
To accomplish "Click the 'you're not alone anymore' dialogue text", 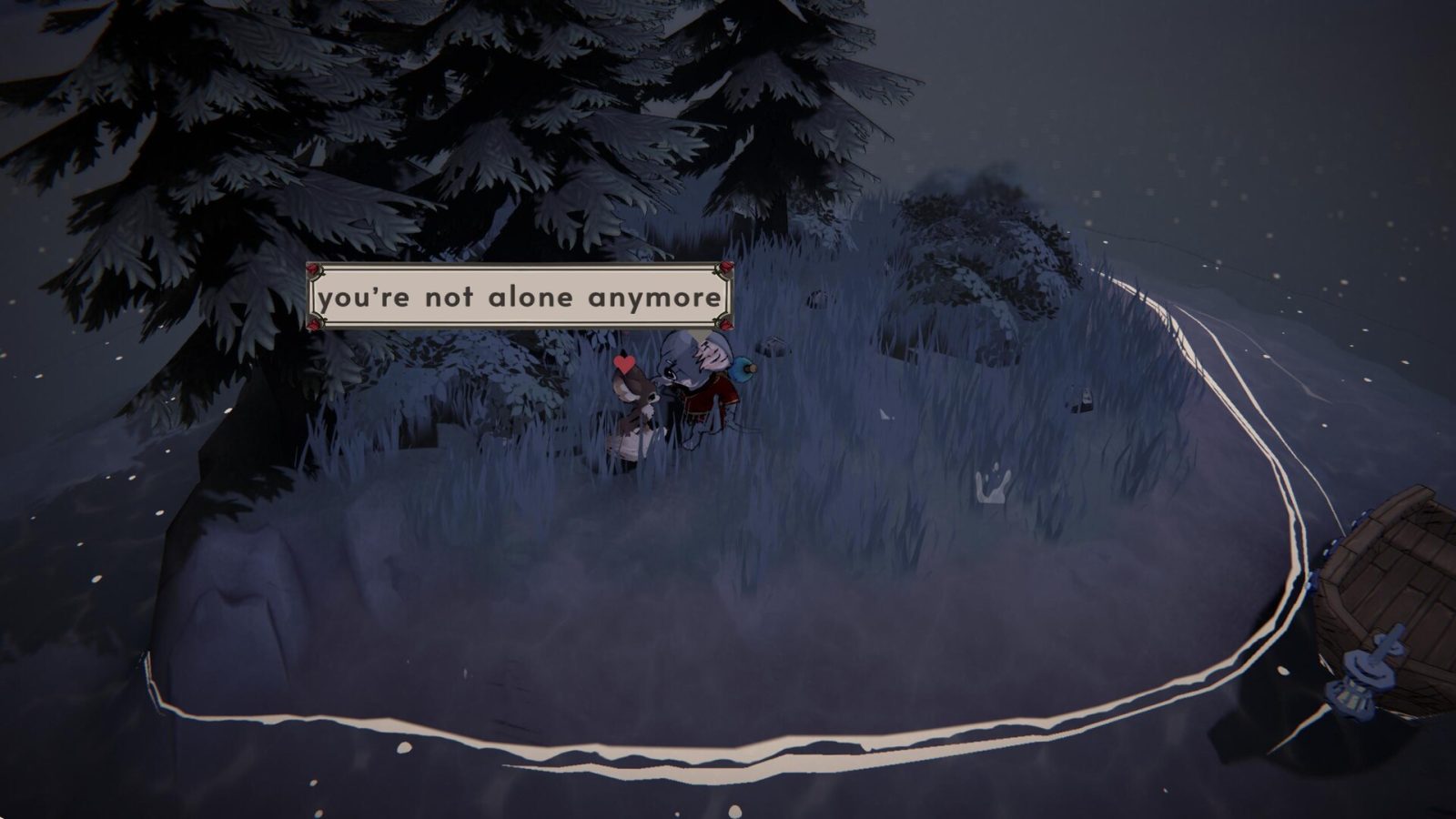I will click(519, 297).
